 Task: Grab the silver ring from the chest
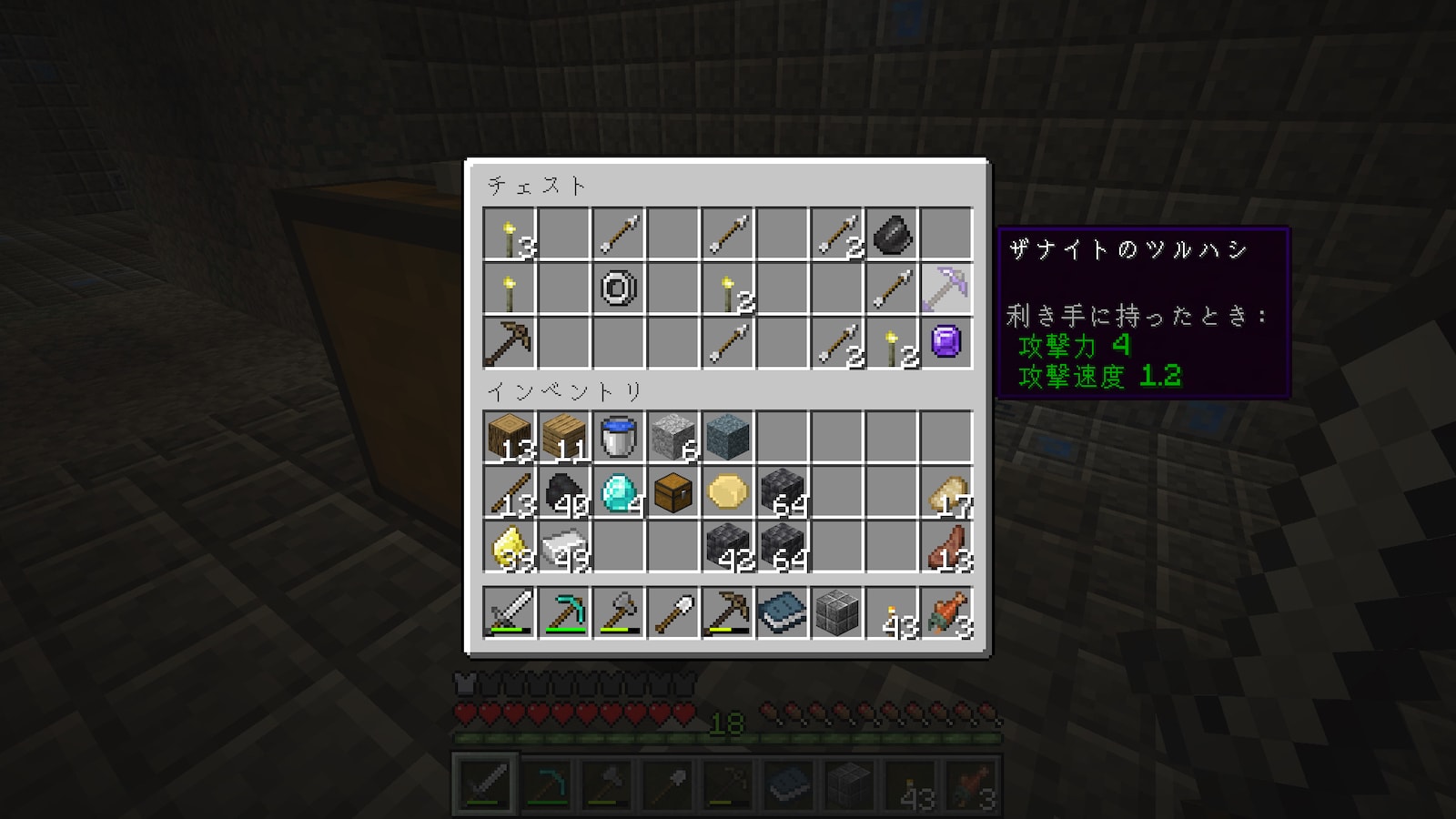coord(618,289)
